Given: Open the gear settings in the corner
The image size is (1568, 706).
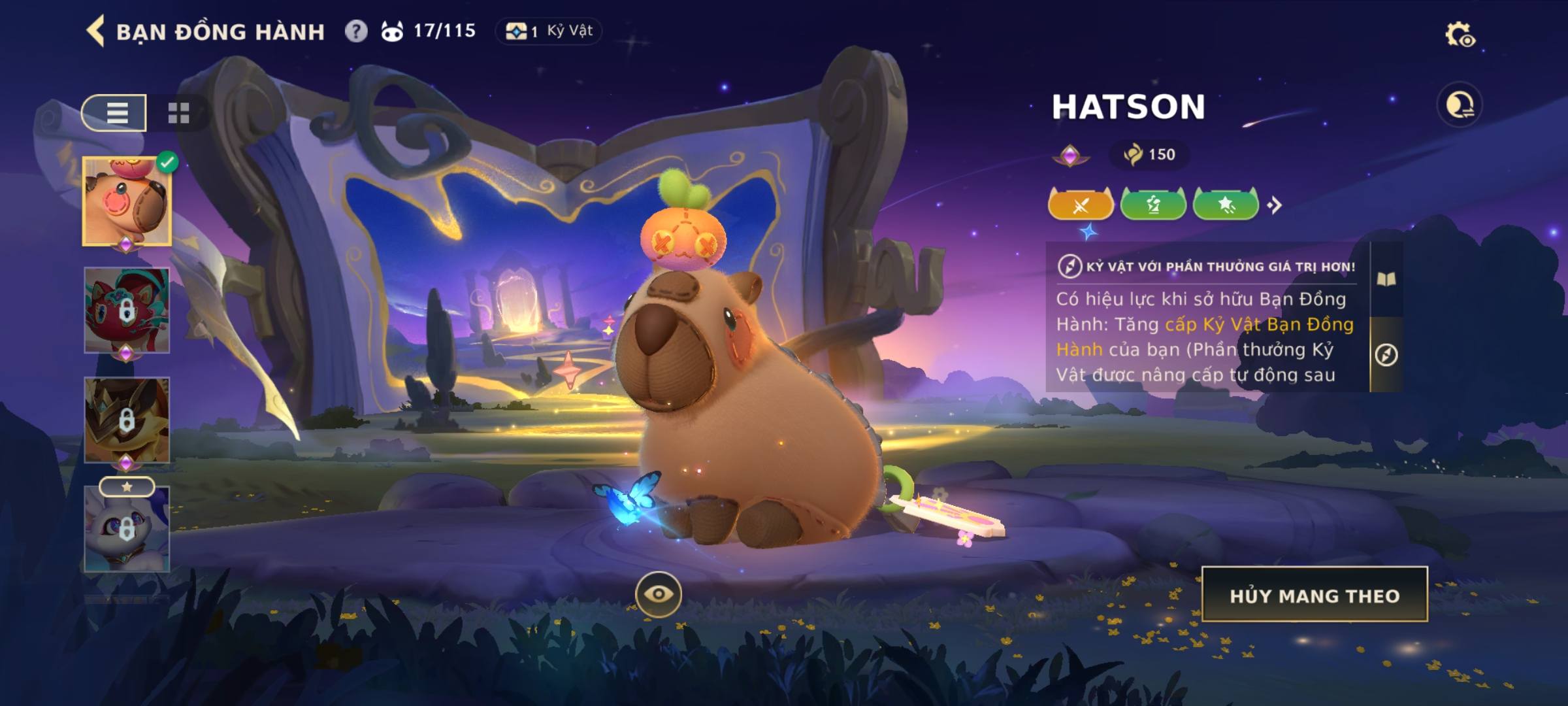Looking at the screenshot, I should pos(1460,35).
